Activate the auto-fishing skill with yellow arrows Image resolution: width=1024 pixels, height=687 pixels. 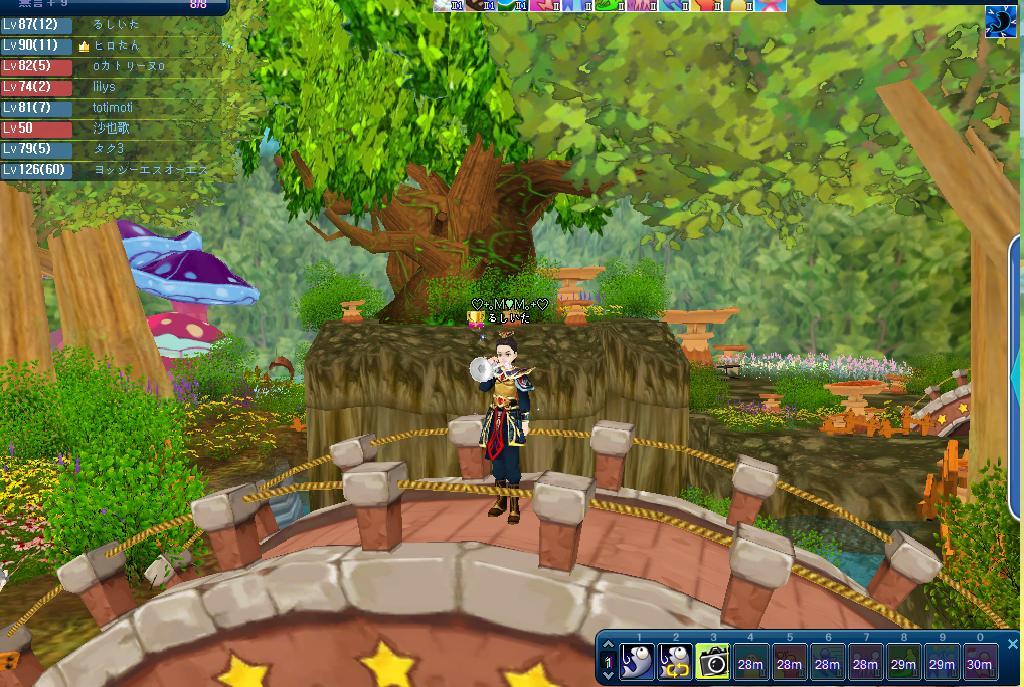click(x=675, y=662)
